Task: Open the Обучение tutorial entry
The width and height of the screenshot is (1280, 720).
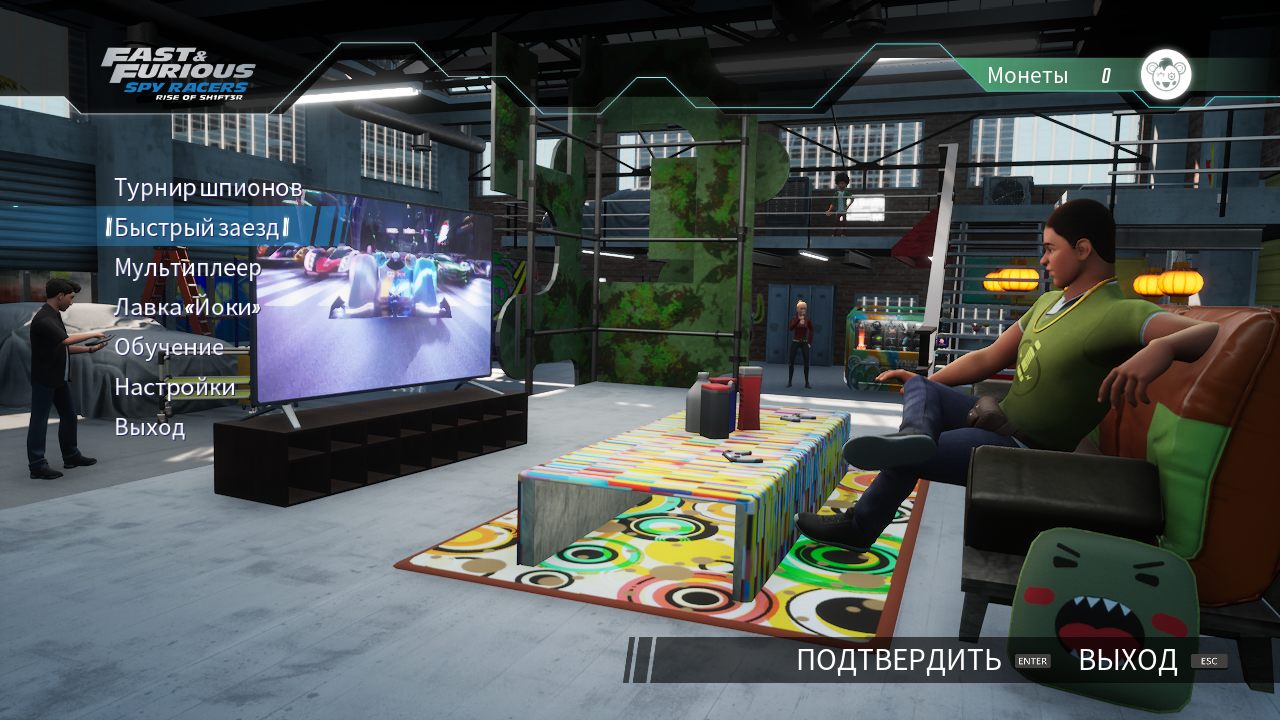Action: click(170, 347)
